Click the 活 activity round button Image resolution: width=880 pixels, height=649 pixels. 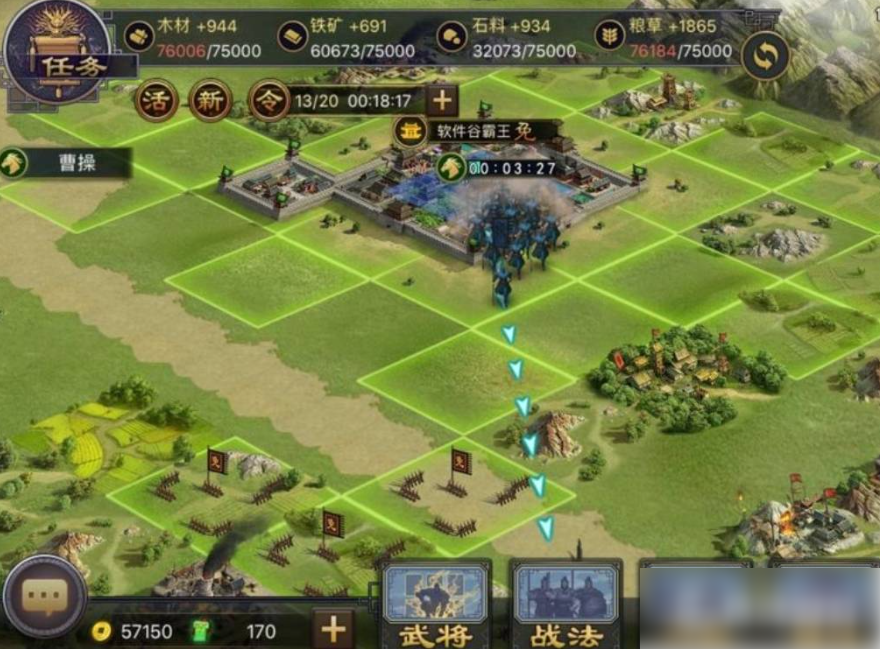pos(155,100)
